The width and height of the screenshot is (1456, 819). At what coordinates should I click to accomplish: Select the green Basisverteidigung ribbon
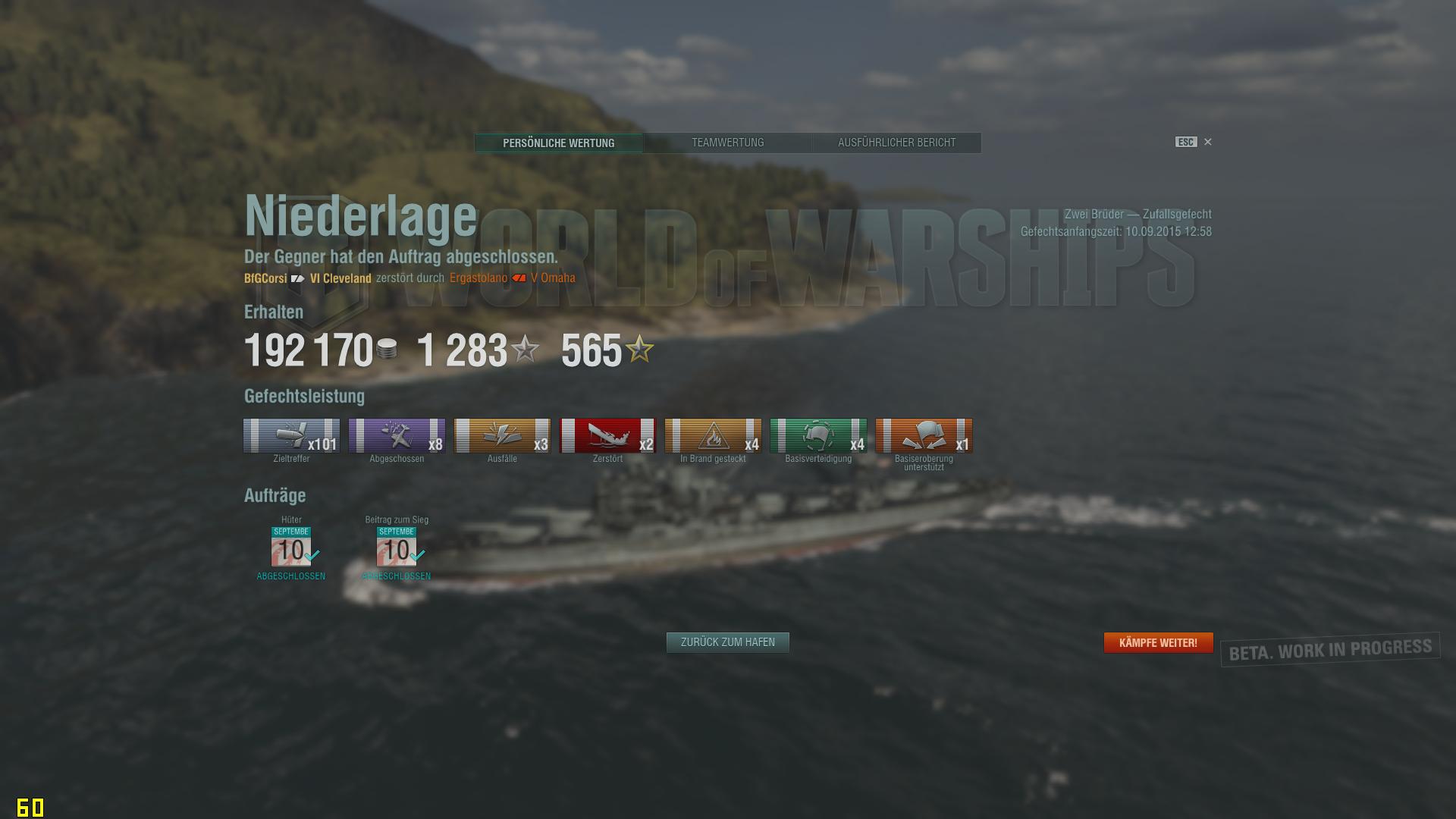pyautogui.click(x=818, y=436)
